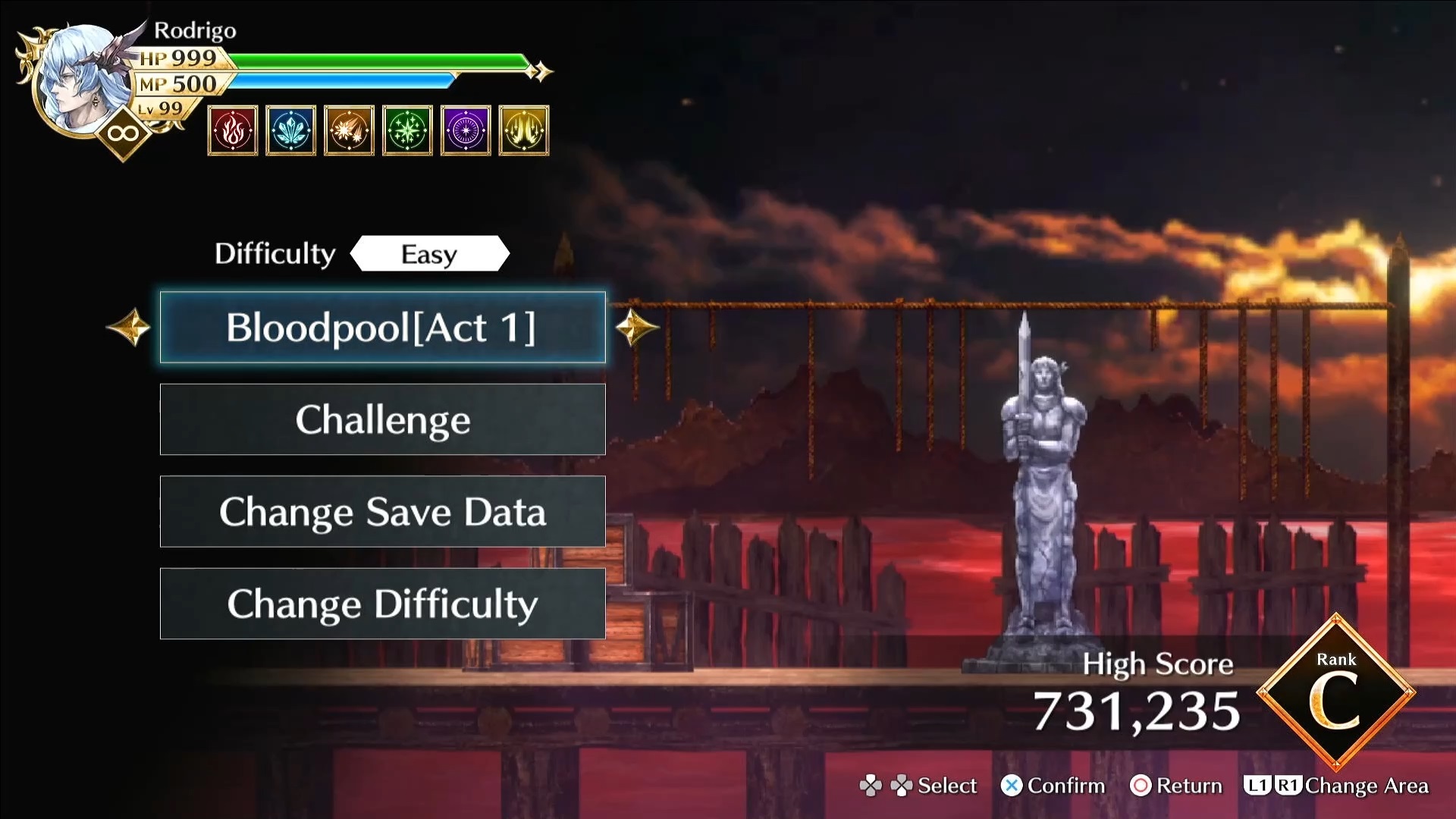The height and width of the screenshot is (819, 1456).
Task: Click the Easy difficulty label
Action: (x=429, y=254)
